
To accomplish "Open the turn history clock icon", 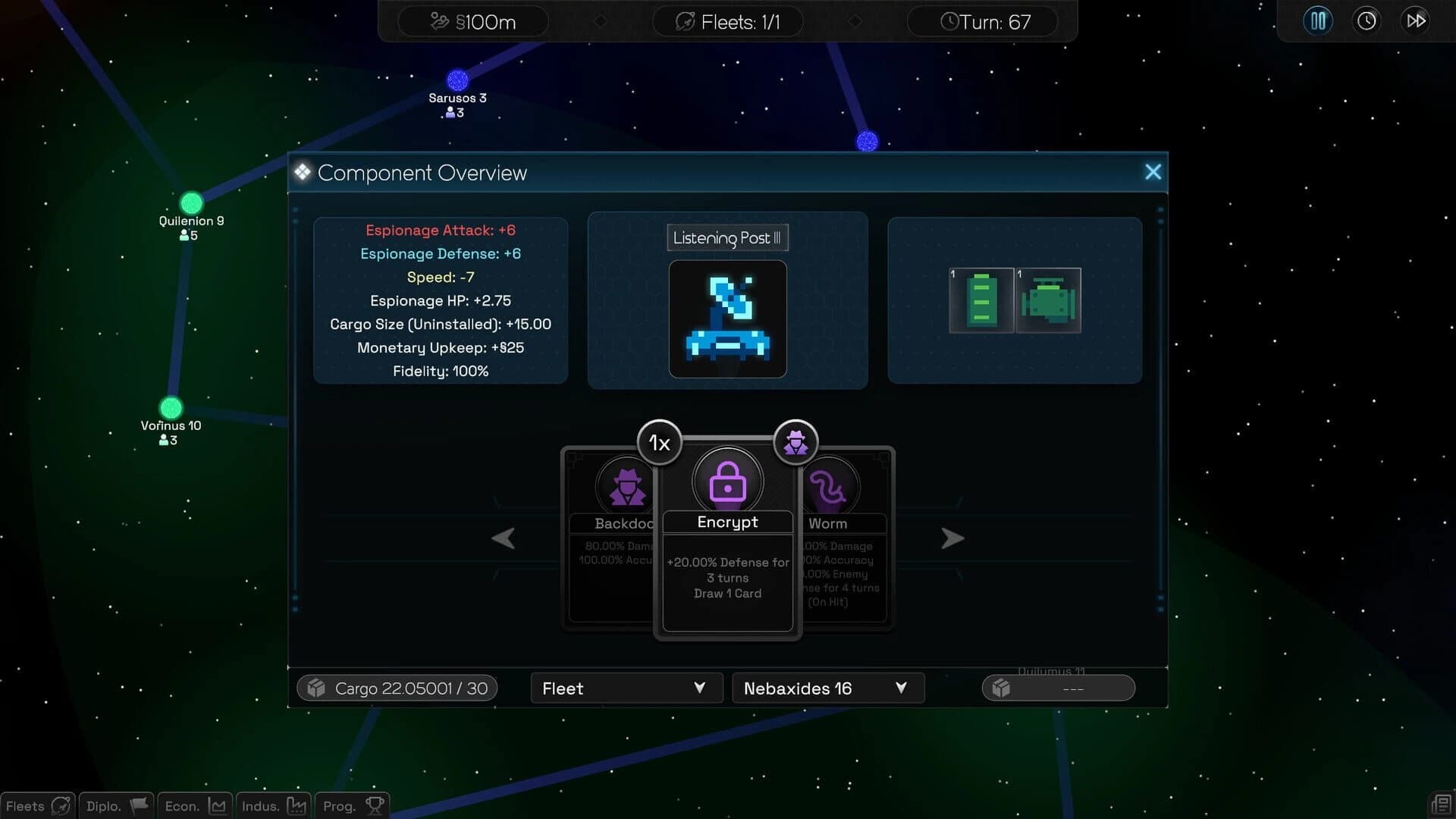I will tap(1367, 20).
